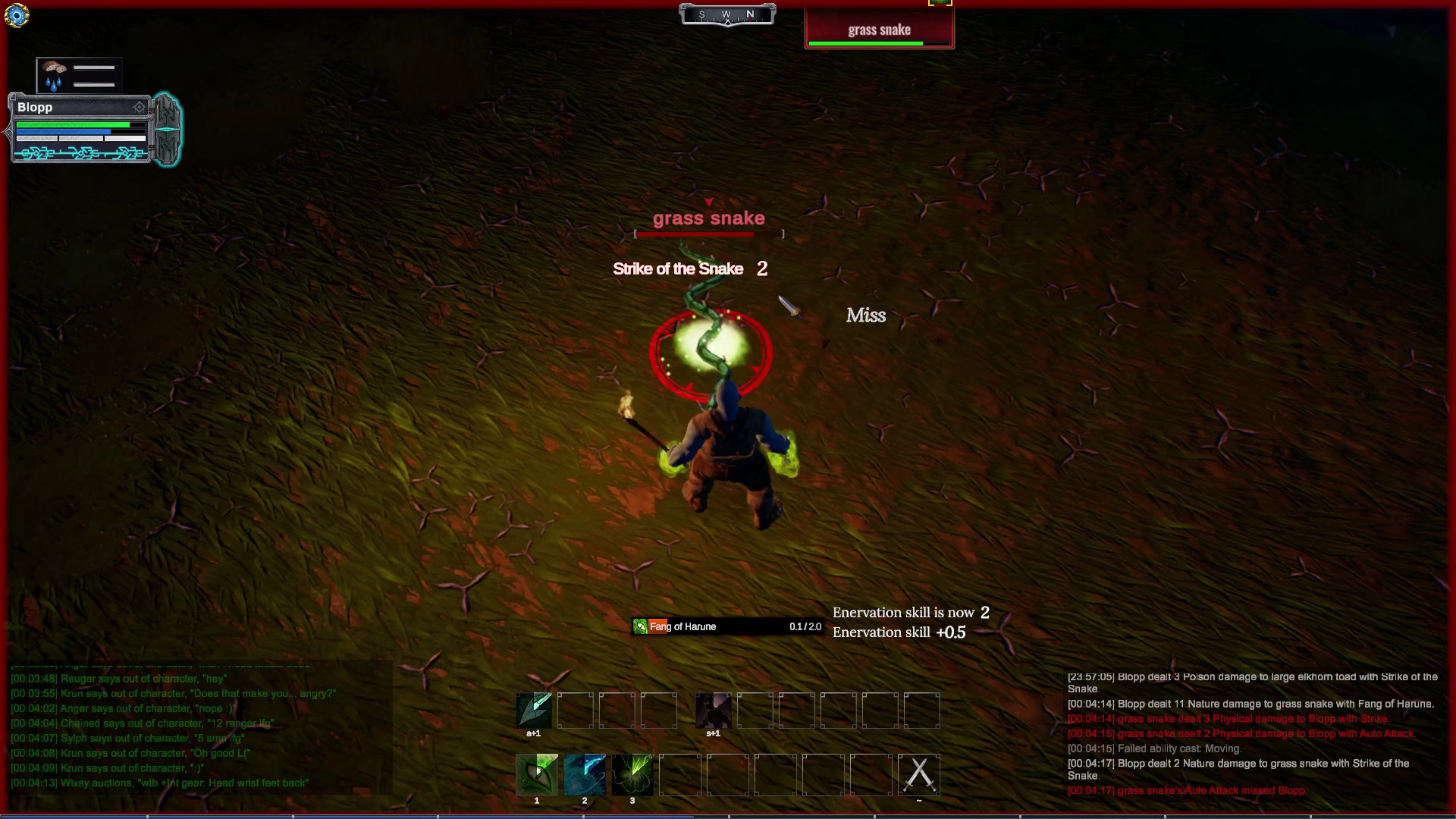Use the blue crescent ability in slot 2

point(585,774)
